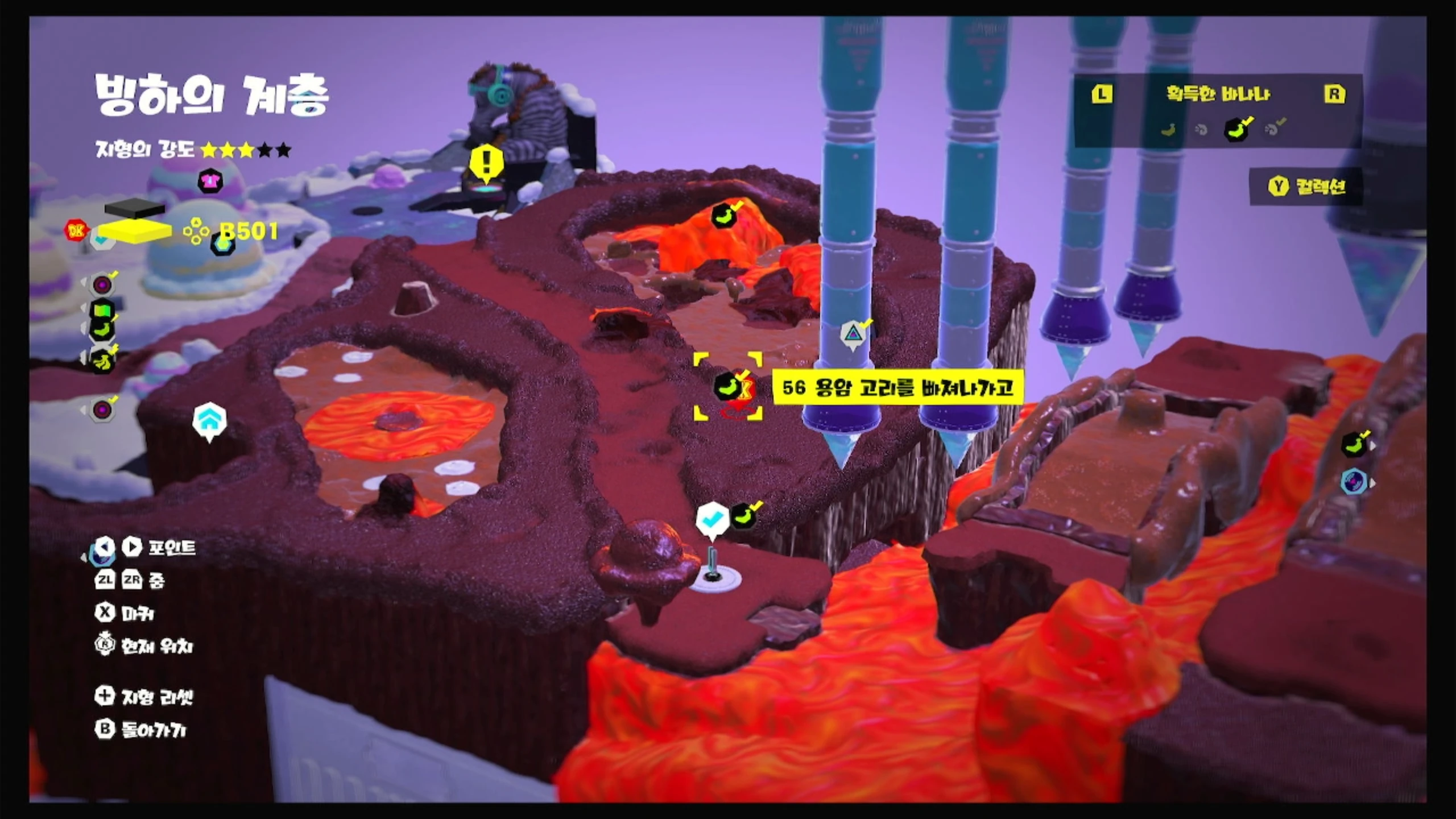Select the purple disc marker at right edge
The width and height of the screenshot is (1456, 819).
pos(1354,482)
